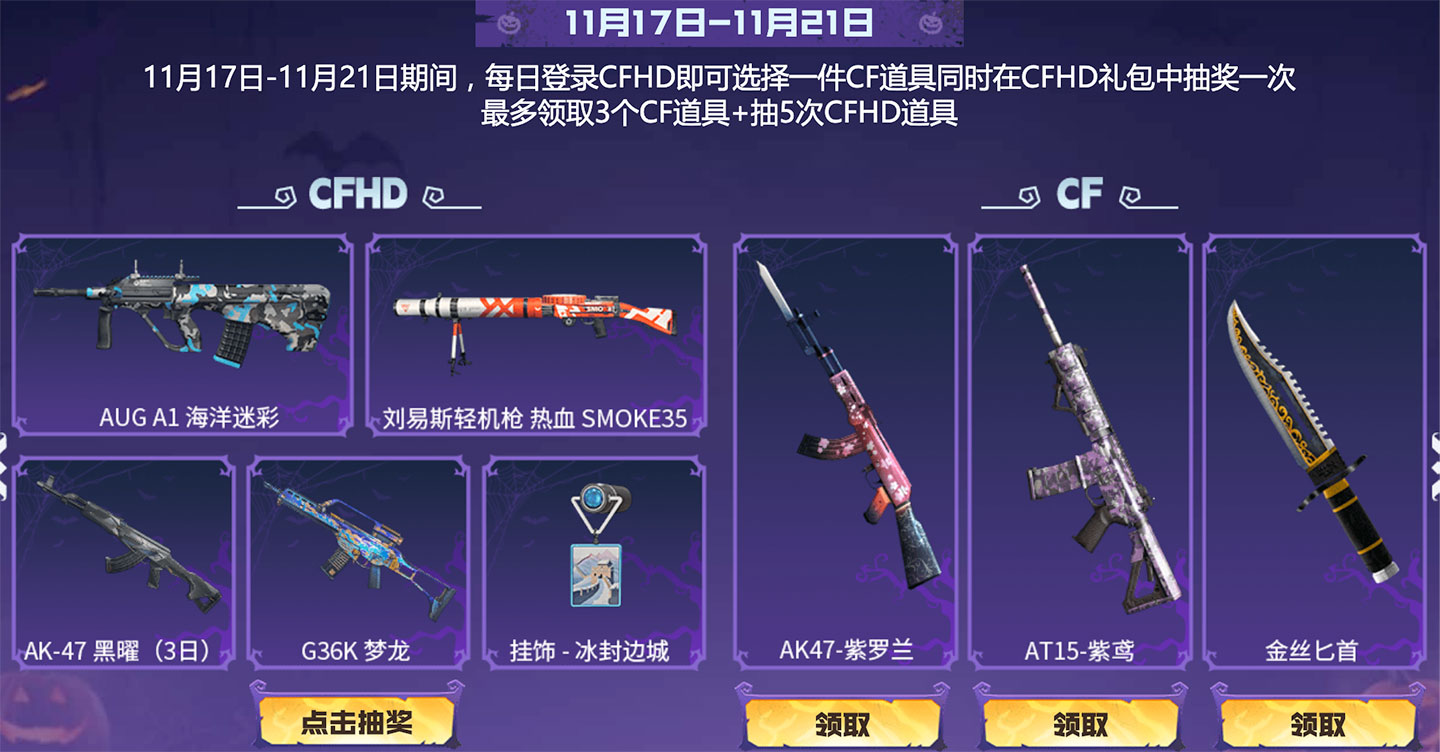The width and height of the screenshot is (1440, 752).
Task: Click the 11月17日-11月21日 date banner
Action: [718, 23]
